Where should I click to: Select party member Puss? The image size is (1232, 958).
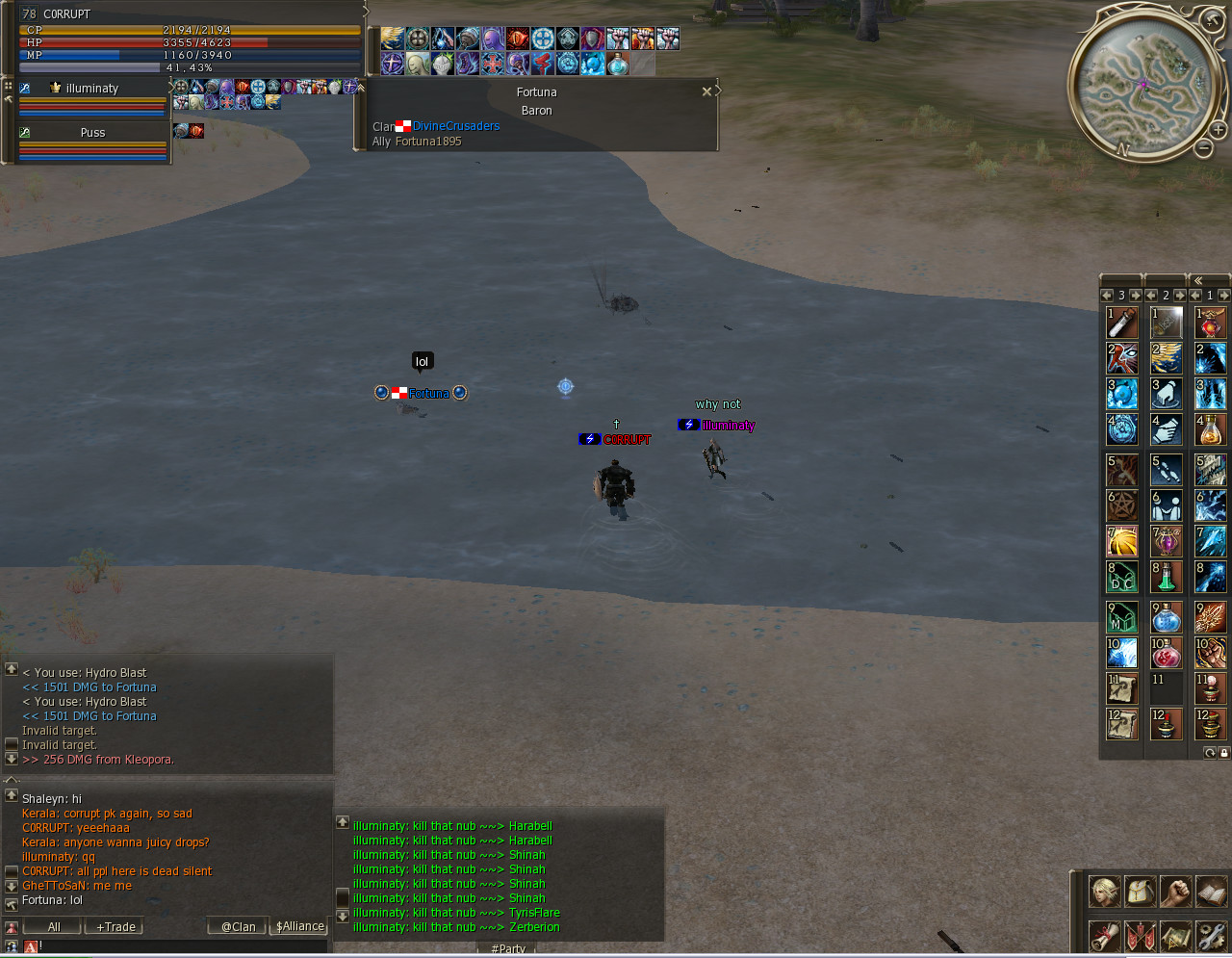[92, 133]
